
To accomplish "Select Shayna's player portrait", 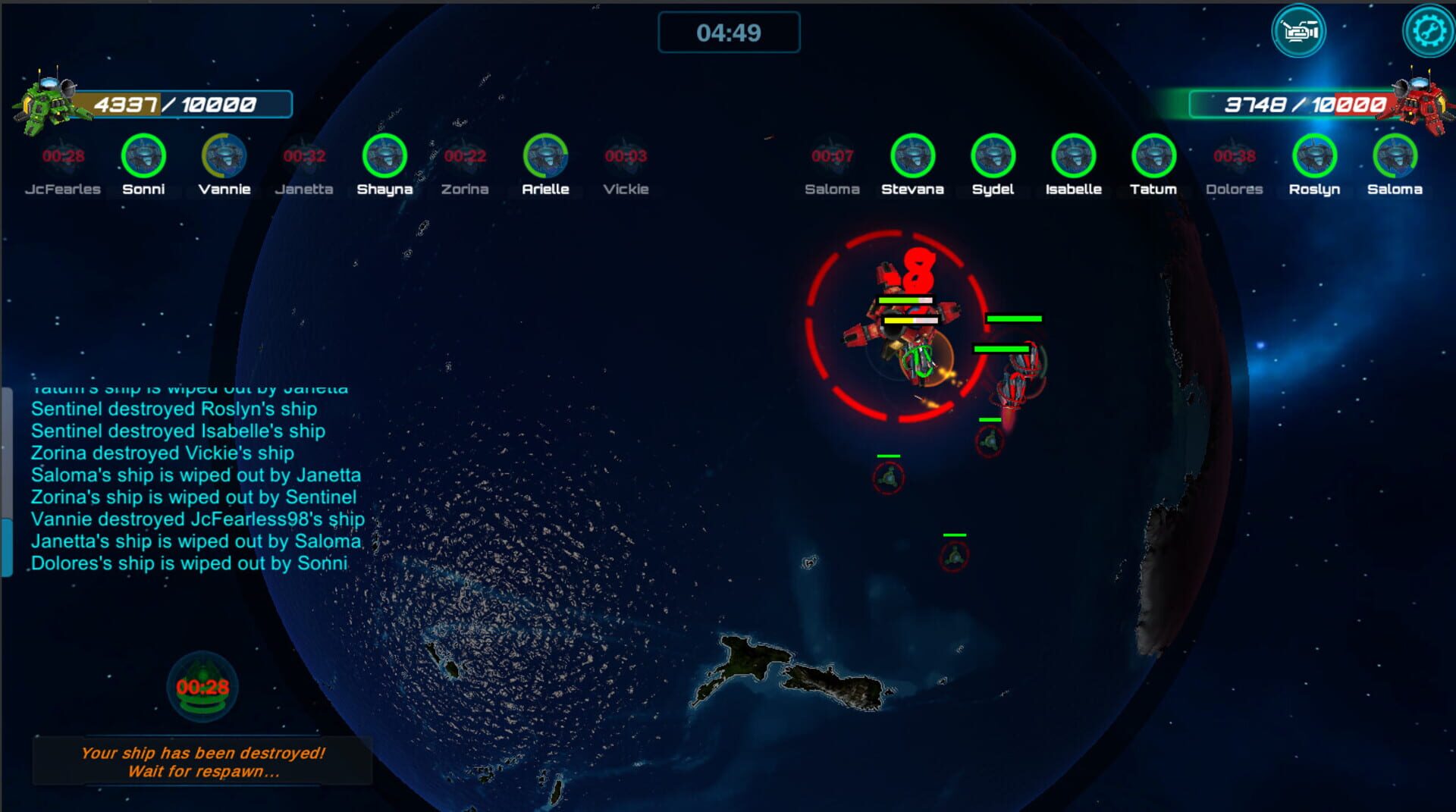I will point(384,155).
